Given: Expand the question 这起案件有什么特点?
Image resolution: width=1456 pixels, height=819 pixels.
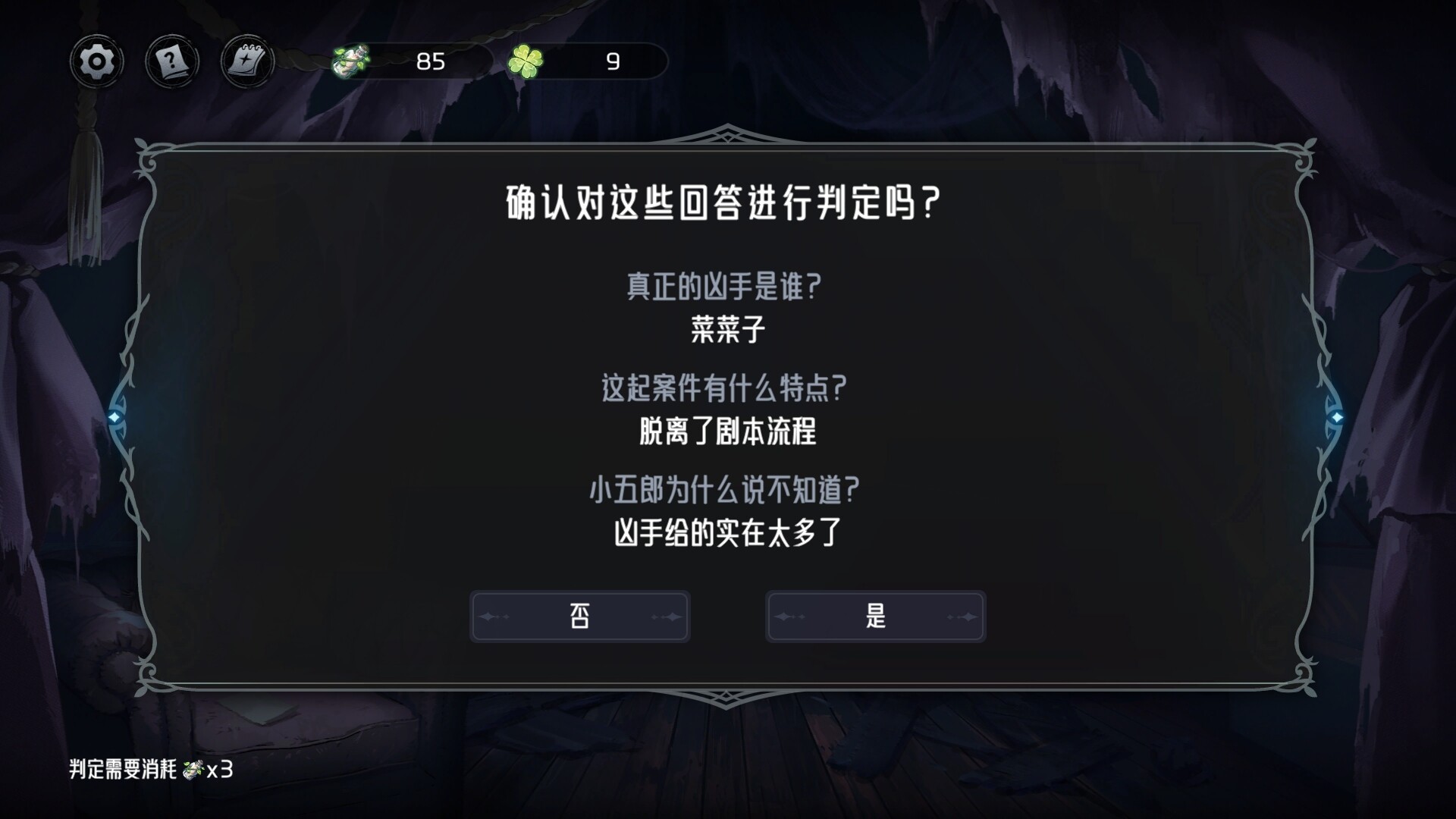Looking at the screenshot, I should [x=722, y=388].
